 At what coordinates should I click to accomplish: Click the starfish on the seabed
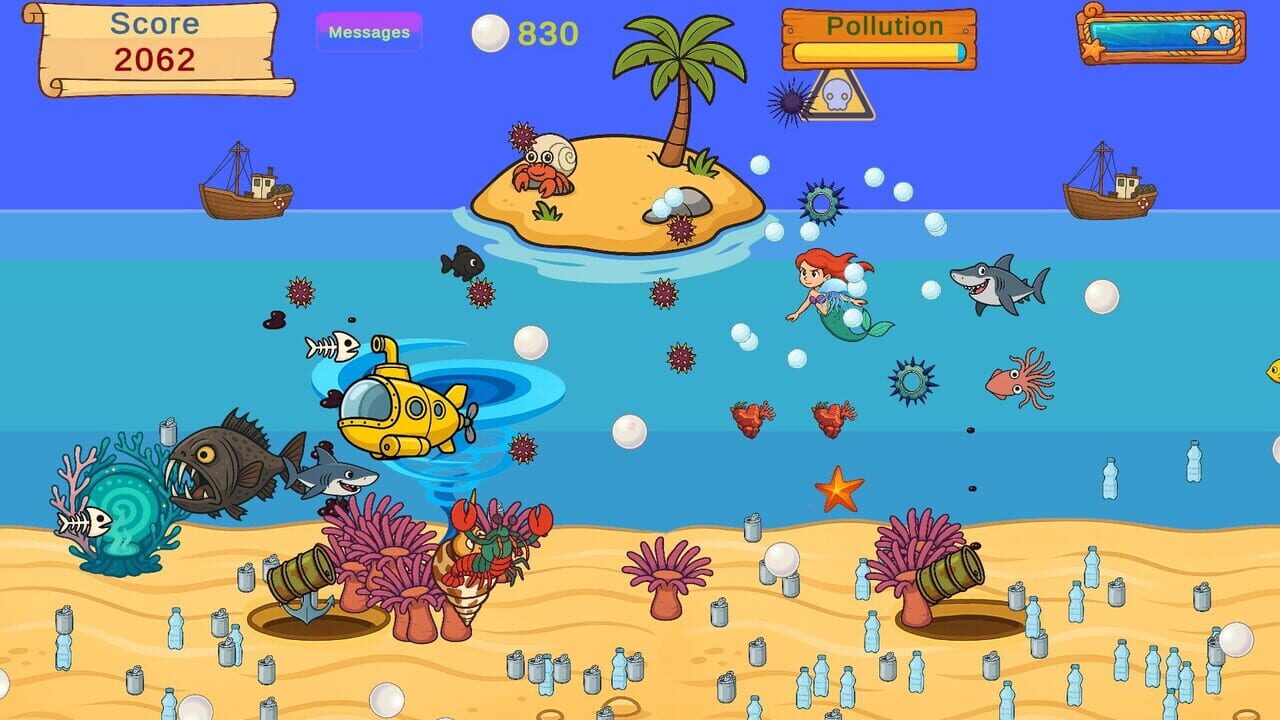tap(837, 490)
